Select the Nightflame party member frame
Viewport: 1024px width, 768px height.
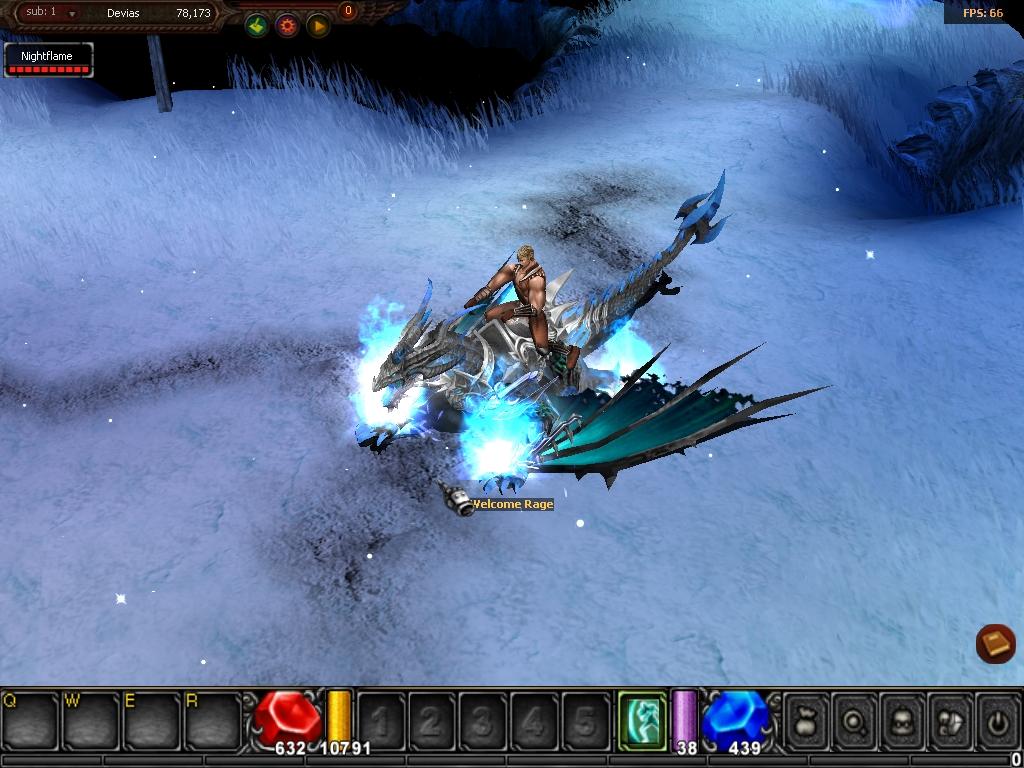(48, 60)
